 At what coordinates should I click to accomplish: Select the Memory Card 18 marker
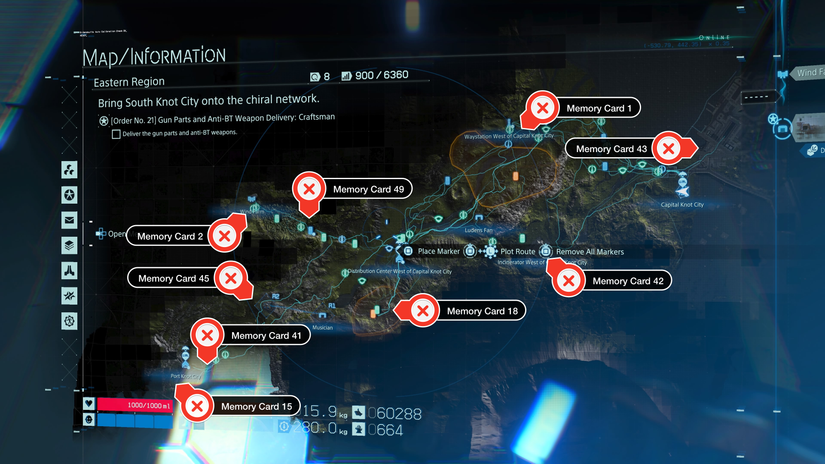click(423, 311)
